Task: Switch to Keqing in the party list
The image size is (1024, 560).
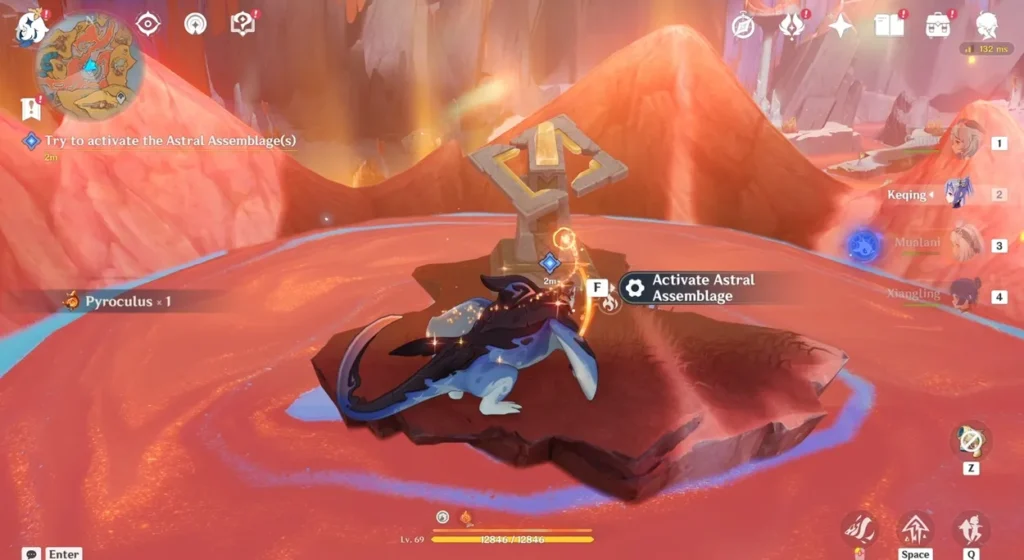Action: (959, 193)
